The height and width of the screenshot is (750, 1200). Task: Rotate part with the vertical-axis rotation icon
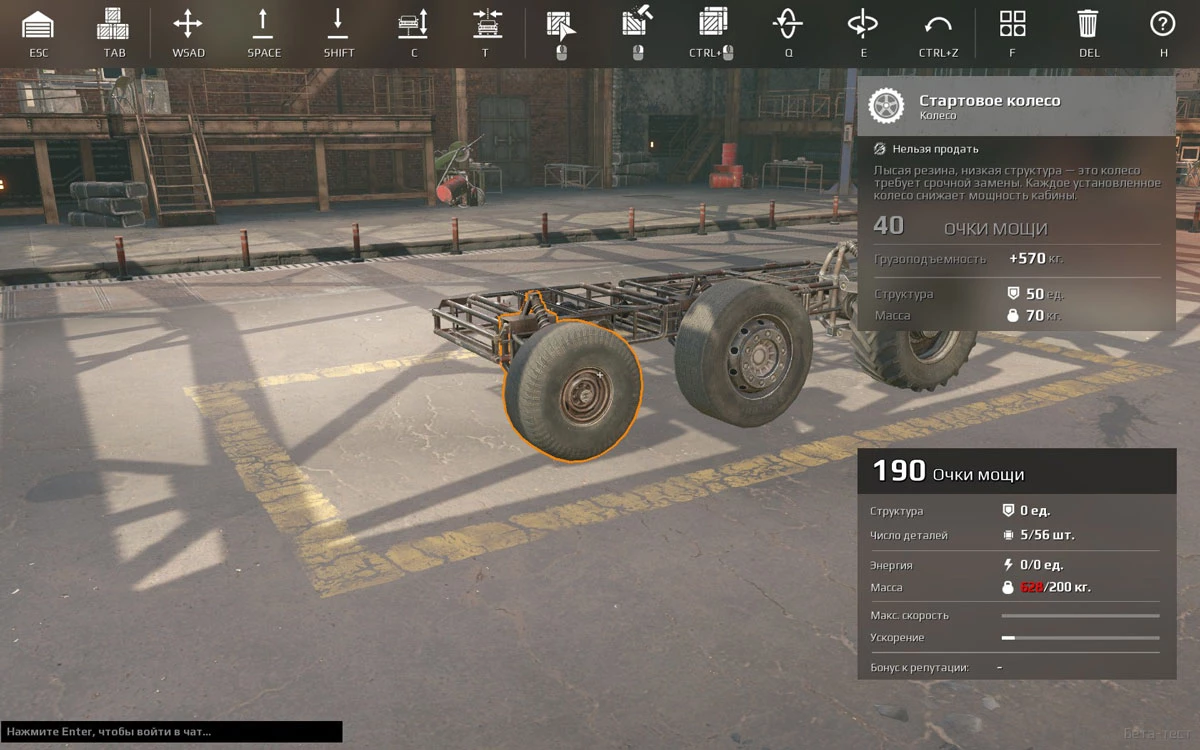pyautogui.click(x=862, y=24)
